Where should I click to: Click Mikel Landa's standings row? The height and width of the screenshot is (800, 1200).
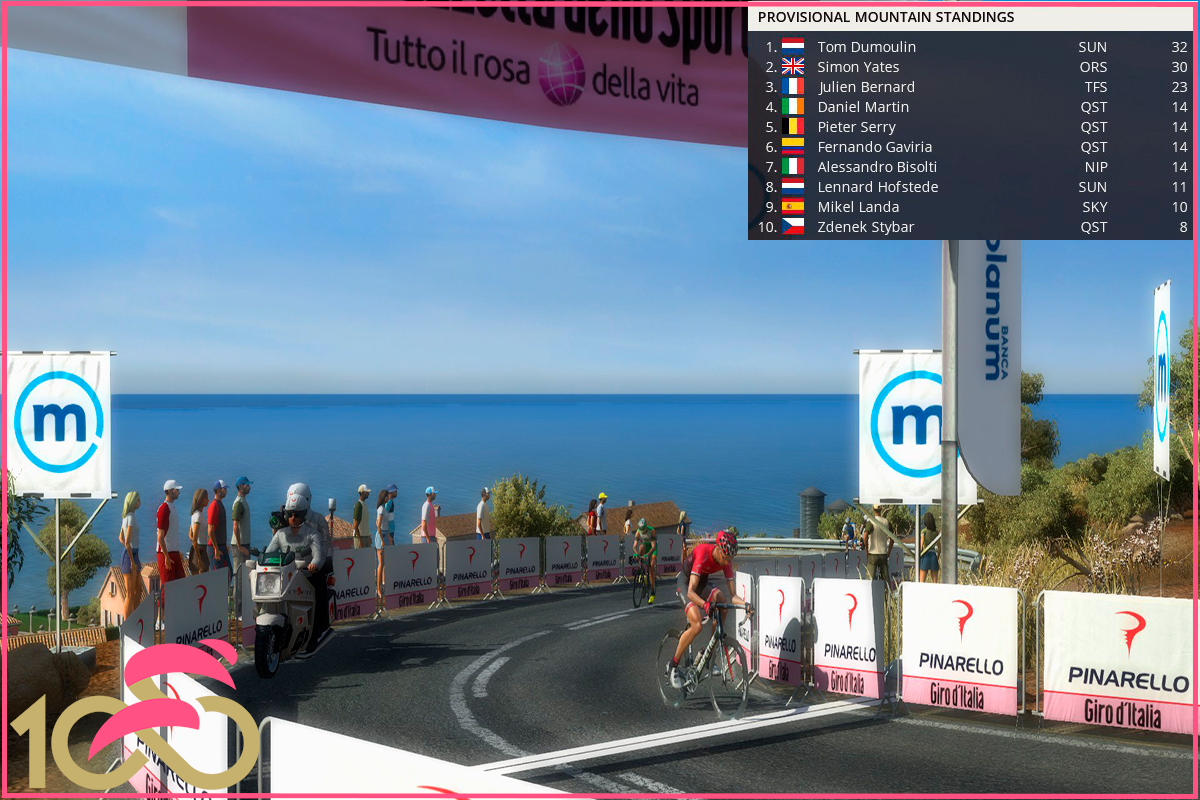coord(858,207)
